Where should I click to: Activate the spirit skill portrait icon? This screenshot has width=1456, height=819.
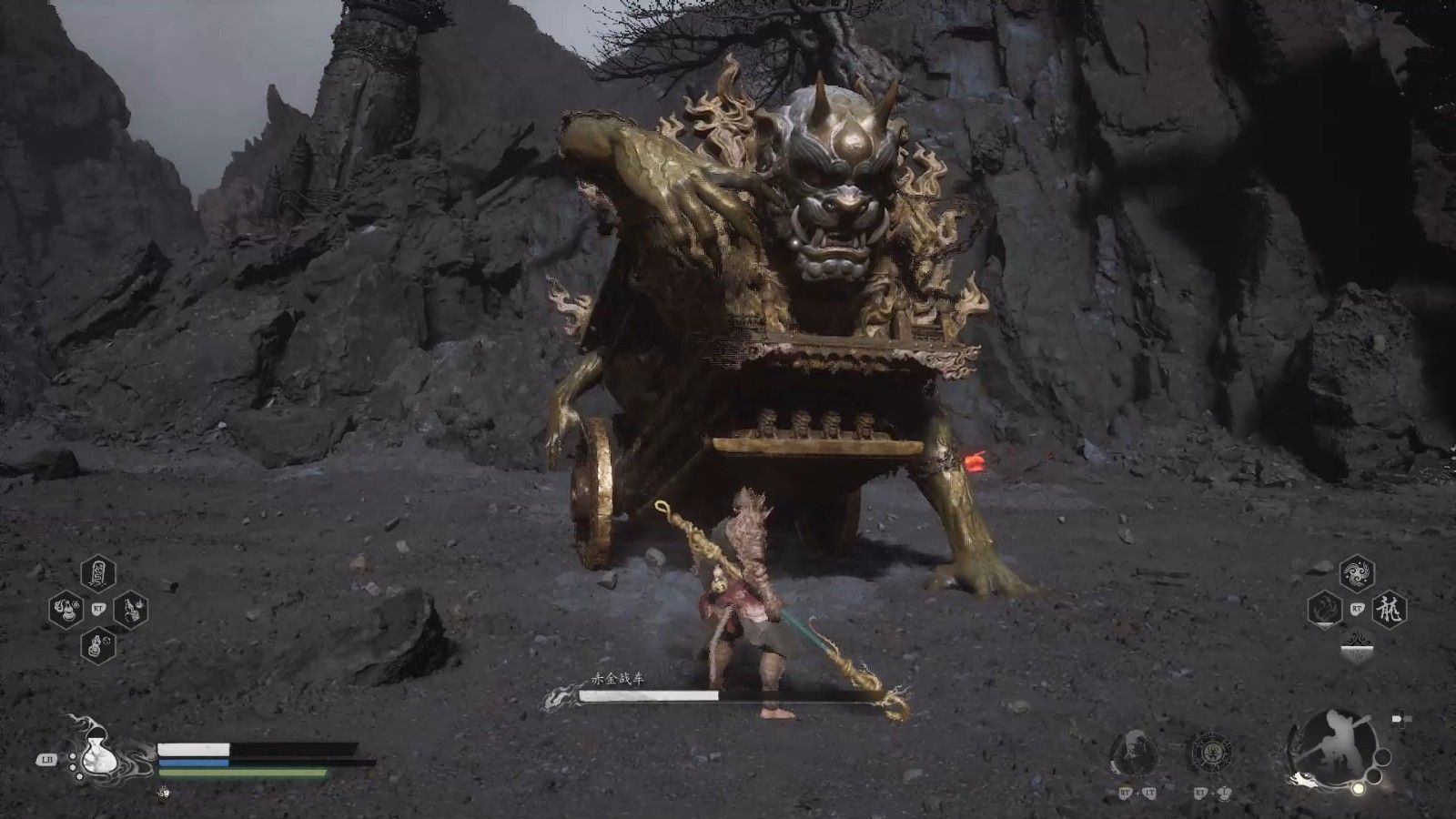pyautogui.click(x=1134, y=752)
